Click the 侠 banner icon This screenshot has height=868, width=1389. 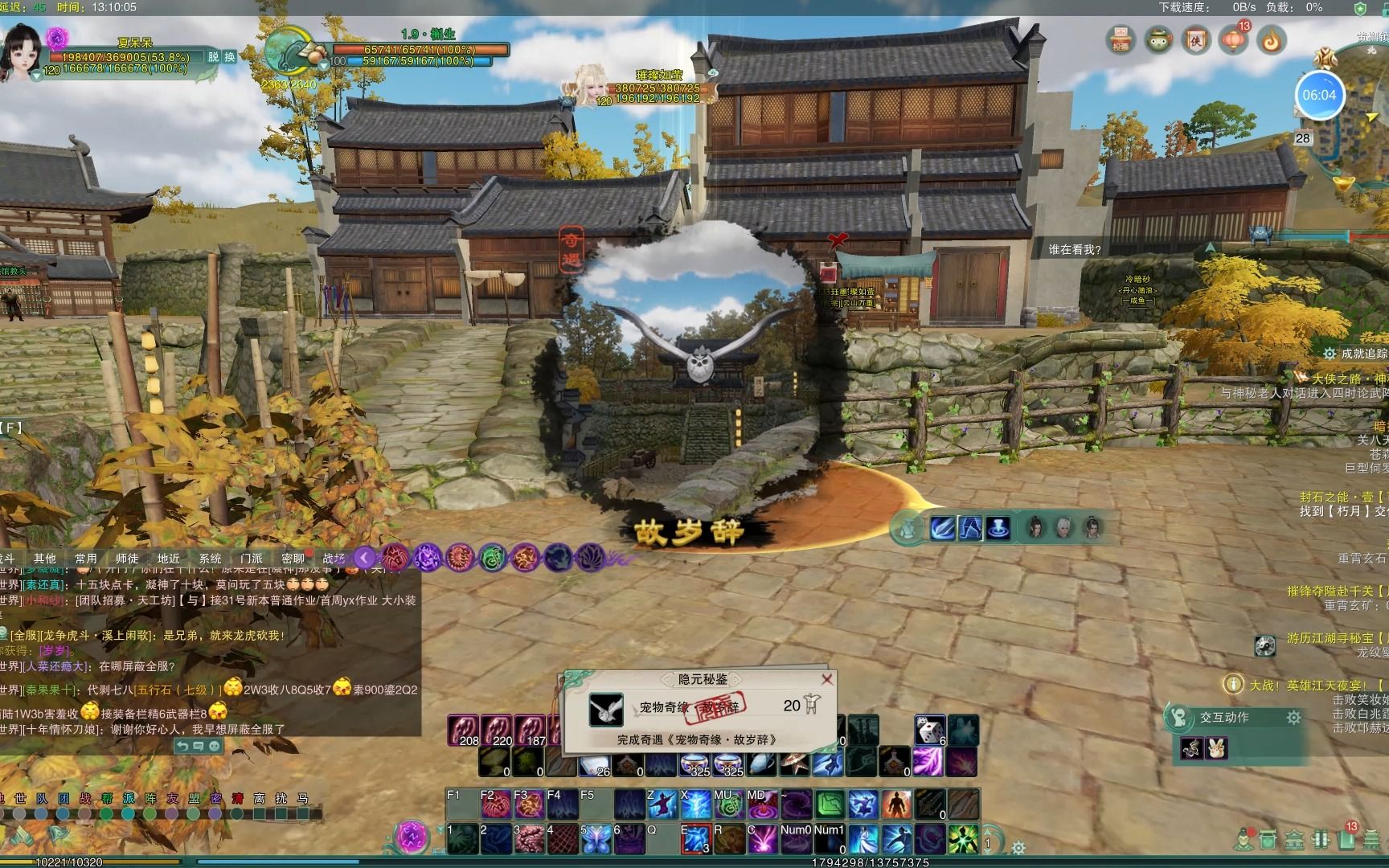[1196, 40]
